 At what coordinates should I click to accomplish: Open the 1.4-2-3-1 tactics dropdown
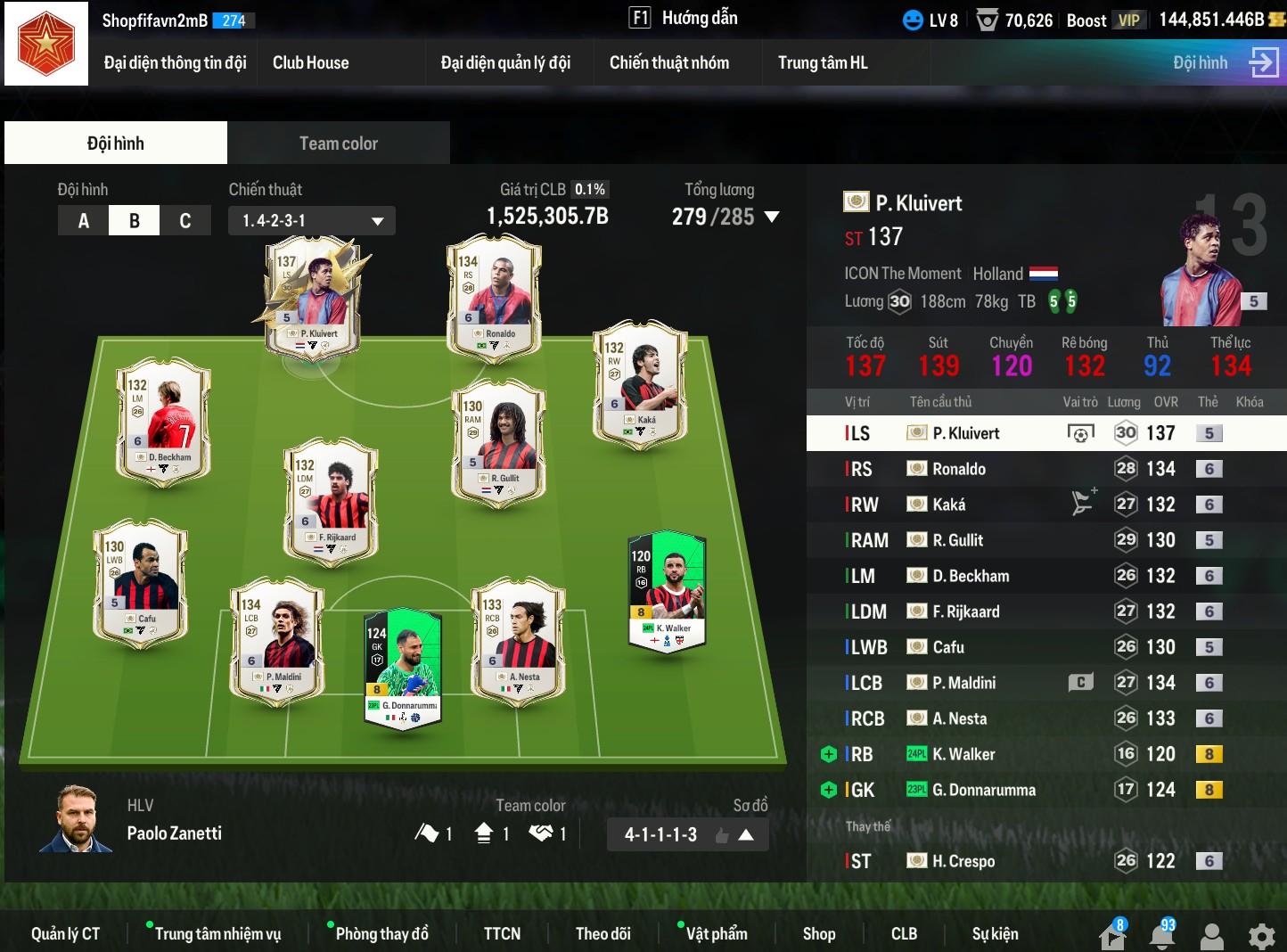(312, 221)
